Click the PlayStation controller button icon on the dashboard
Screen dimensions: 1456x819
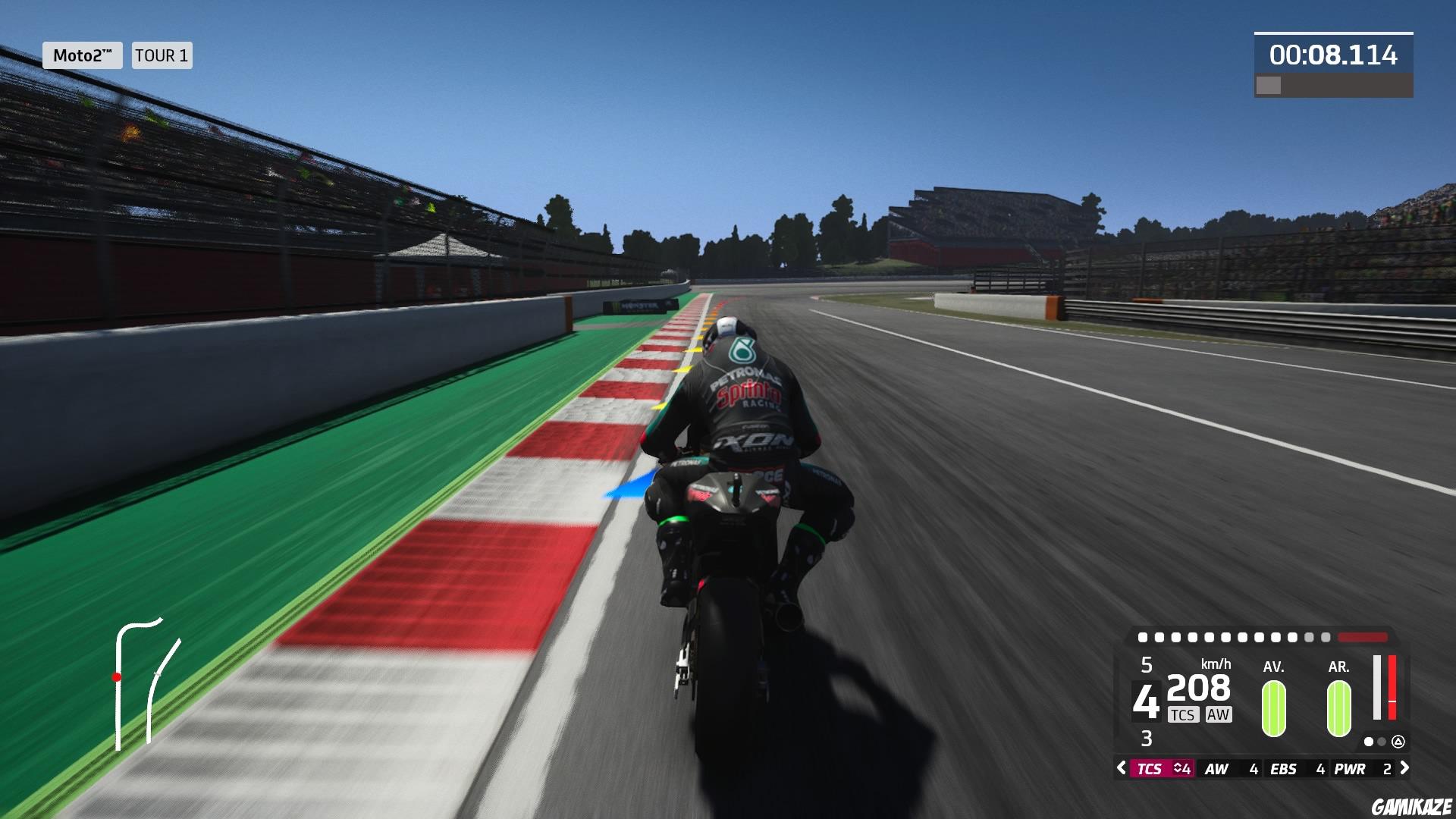coord(1399,742)
